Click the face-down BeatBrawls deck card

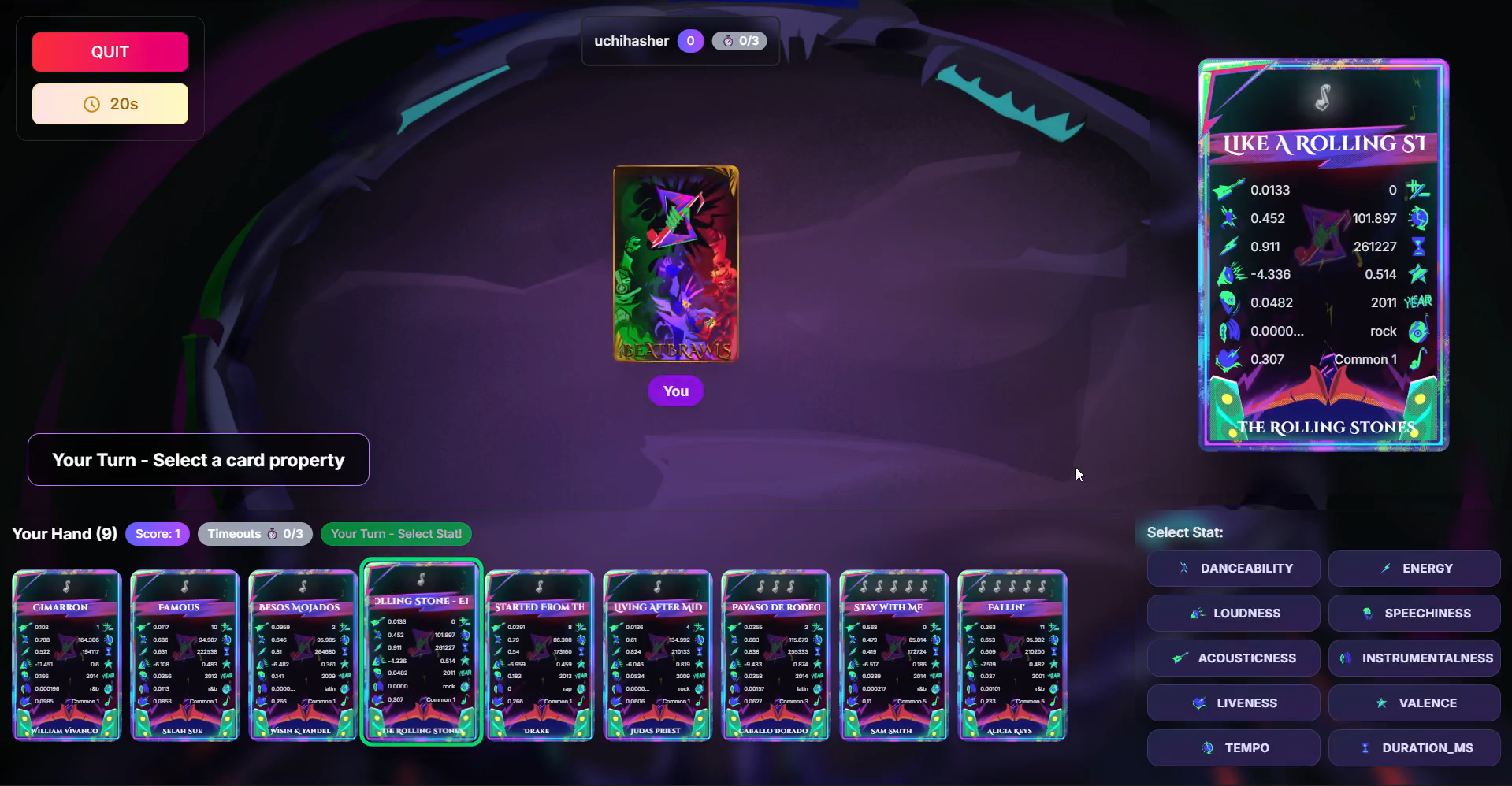point(675,263)
